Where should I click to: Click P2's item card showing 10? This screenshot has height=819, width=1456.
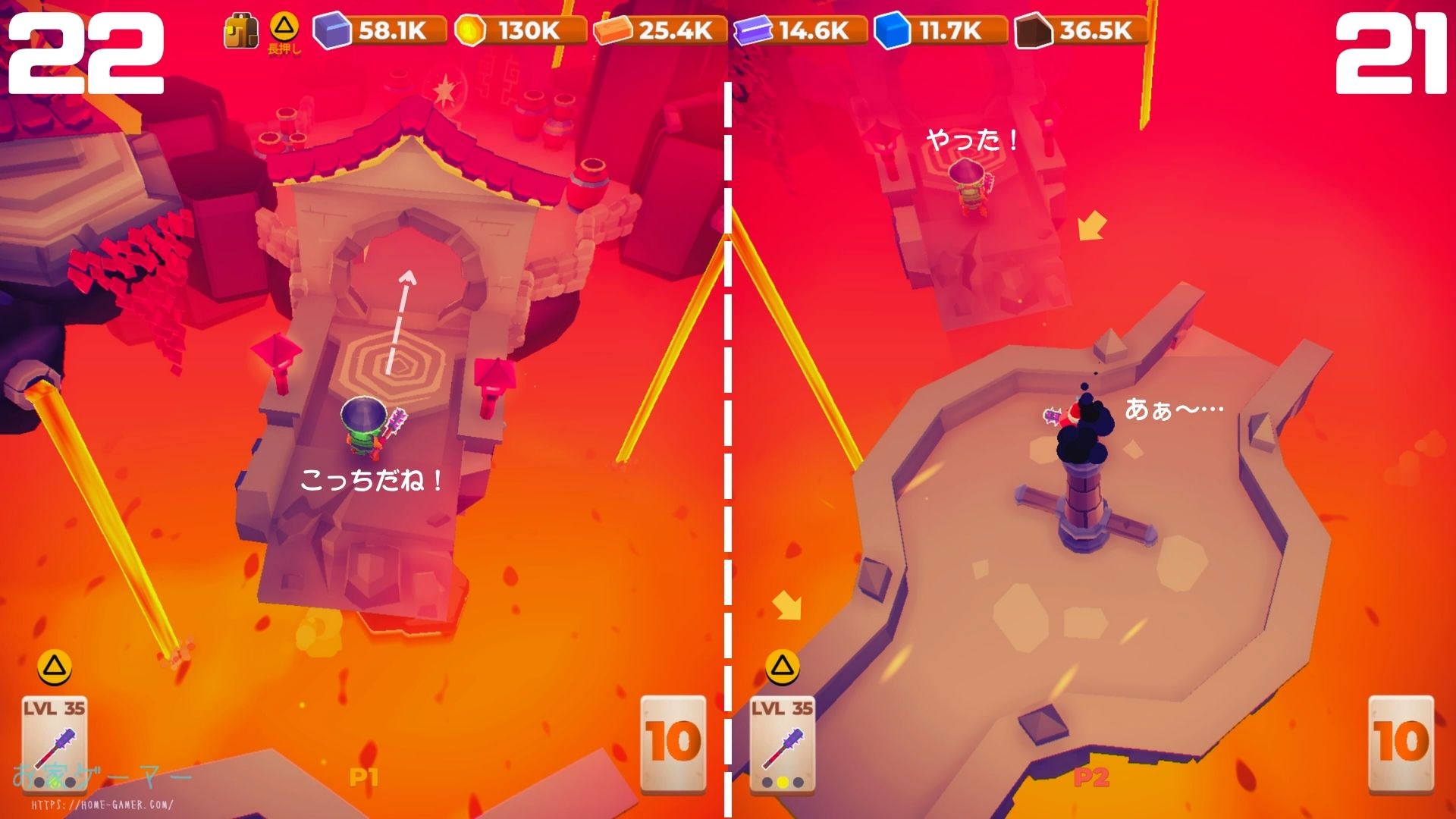click(1401, 742)
